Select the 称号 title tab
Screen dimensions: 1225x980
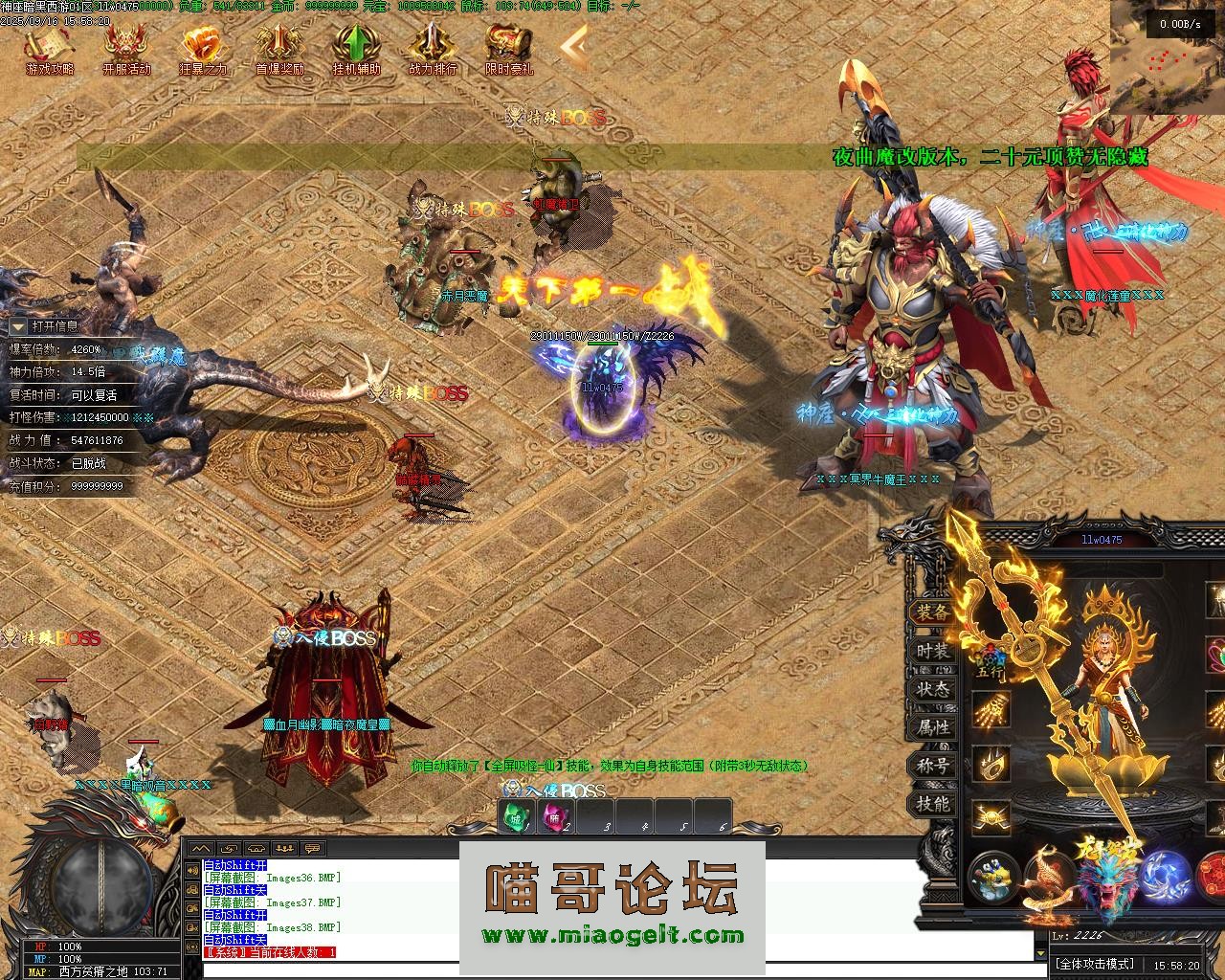[x=932, y=766]
